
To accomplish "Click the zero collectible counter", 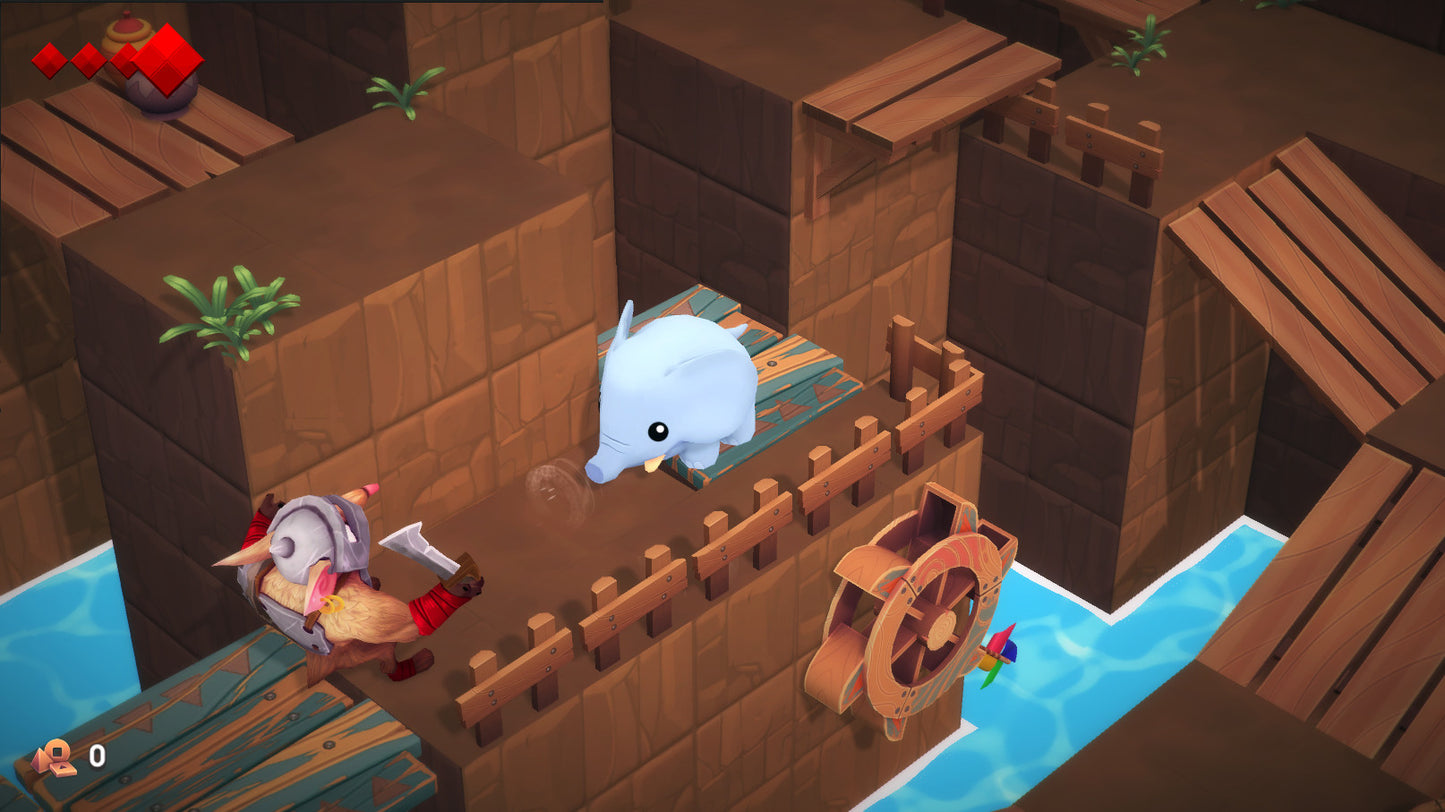I will click(97, 755).
